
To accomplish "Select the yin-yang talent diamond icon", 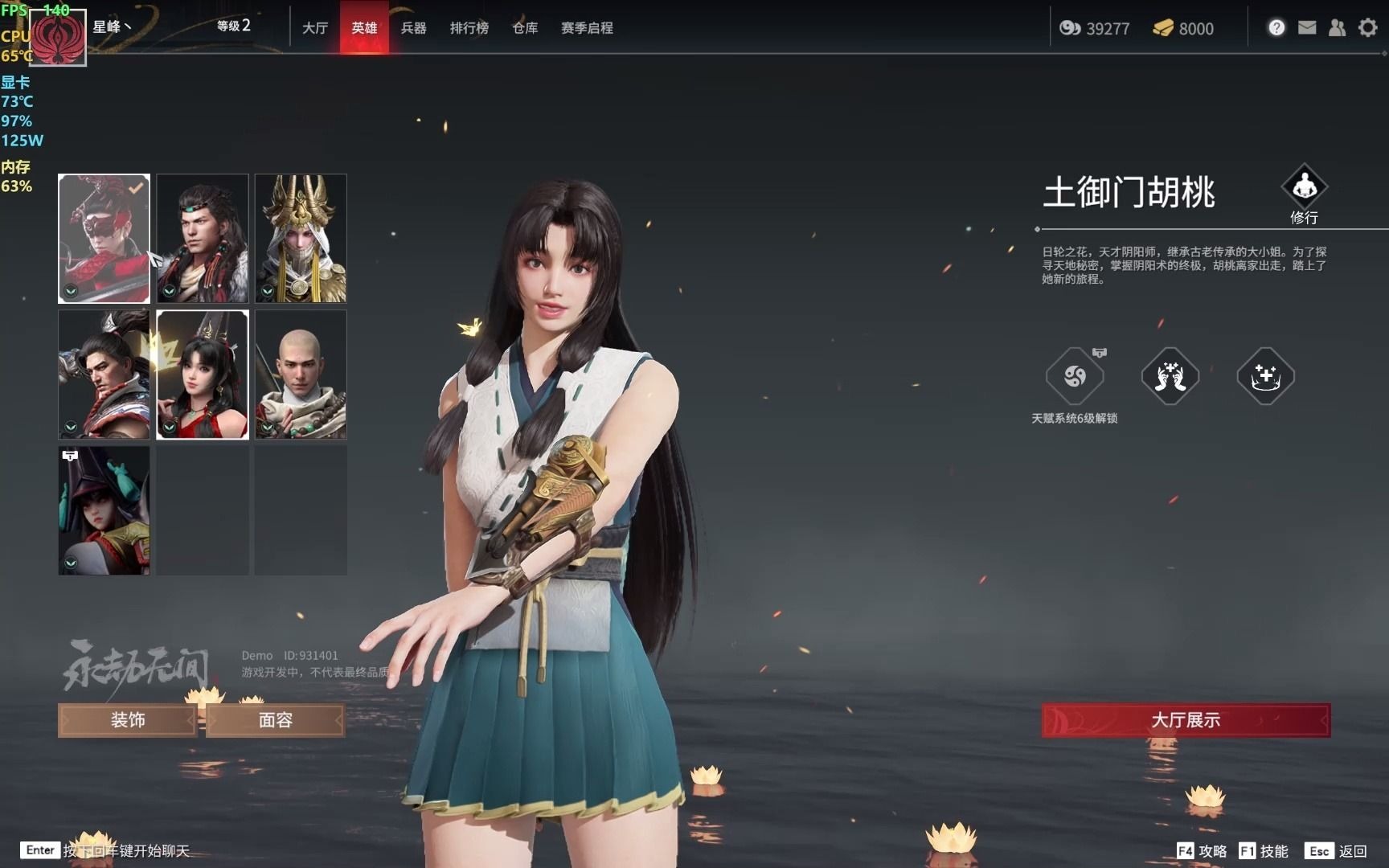I will pyautogui.click(x=1076, y=375).
